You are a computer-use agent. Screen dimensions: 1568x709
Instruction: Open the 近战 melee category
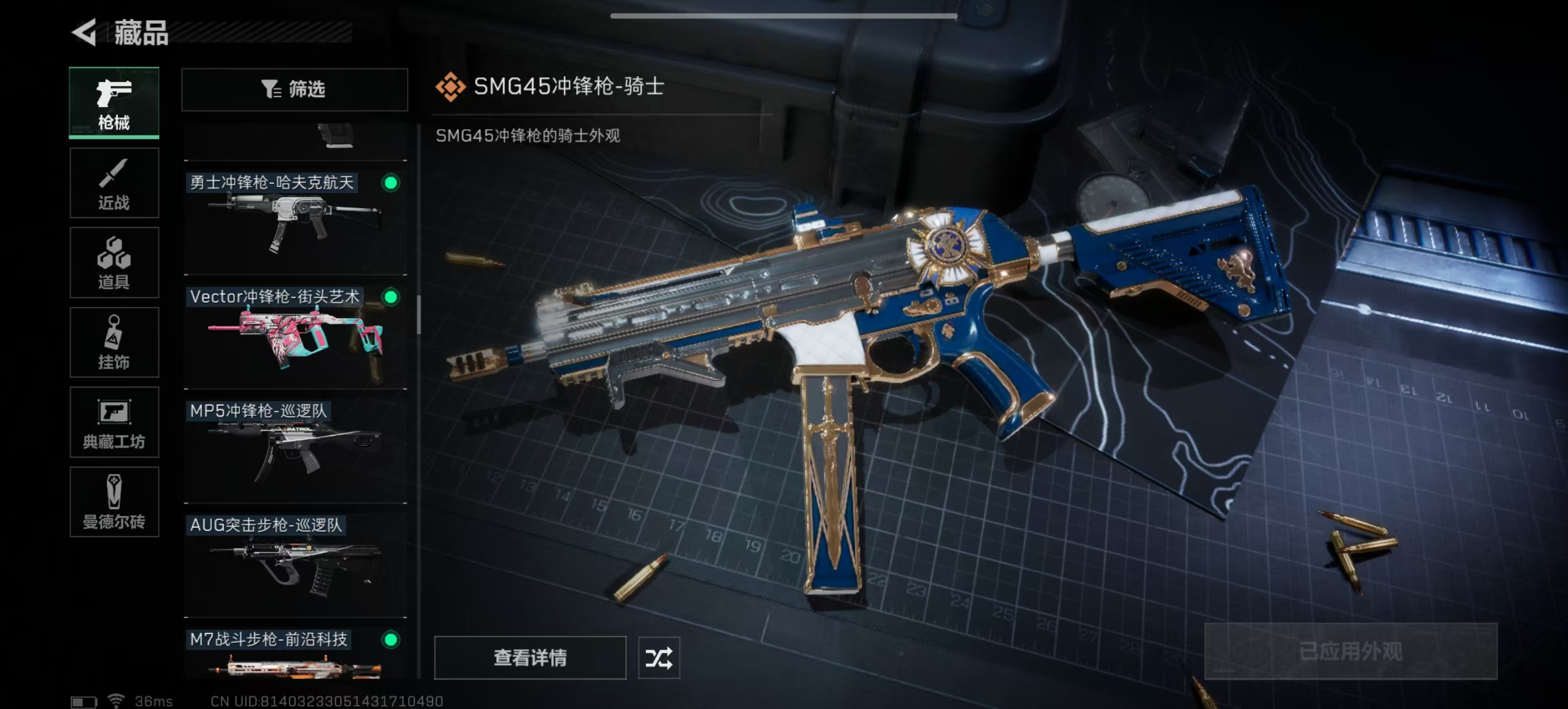114,182
